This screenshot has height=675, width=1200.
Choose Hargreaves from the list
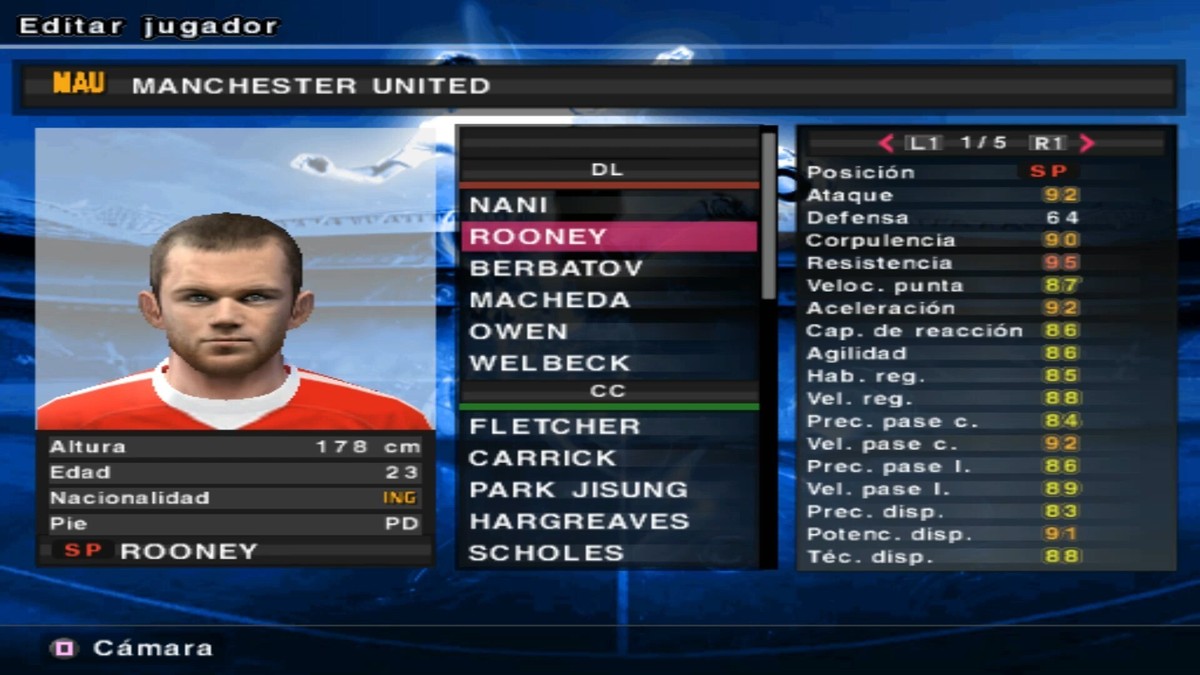click(608, 521)
